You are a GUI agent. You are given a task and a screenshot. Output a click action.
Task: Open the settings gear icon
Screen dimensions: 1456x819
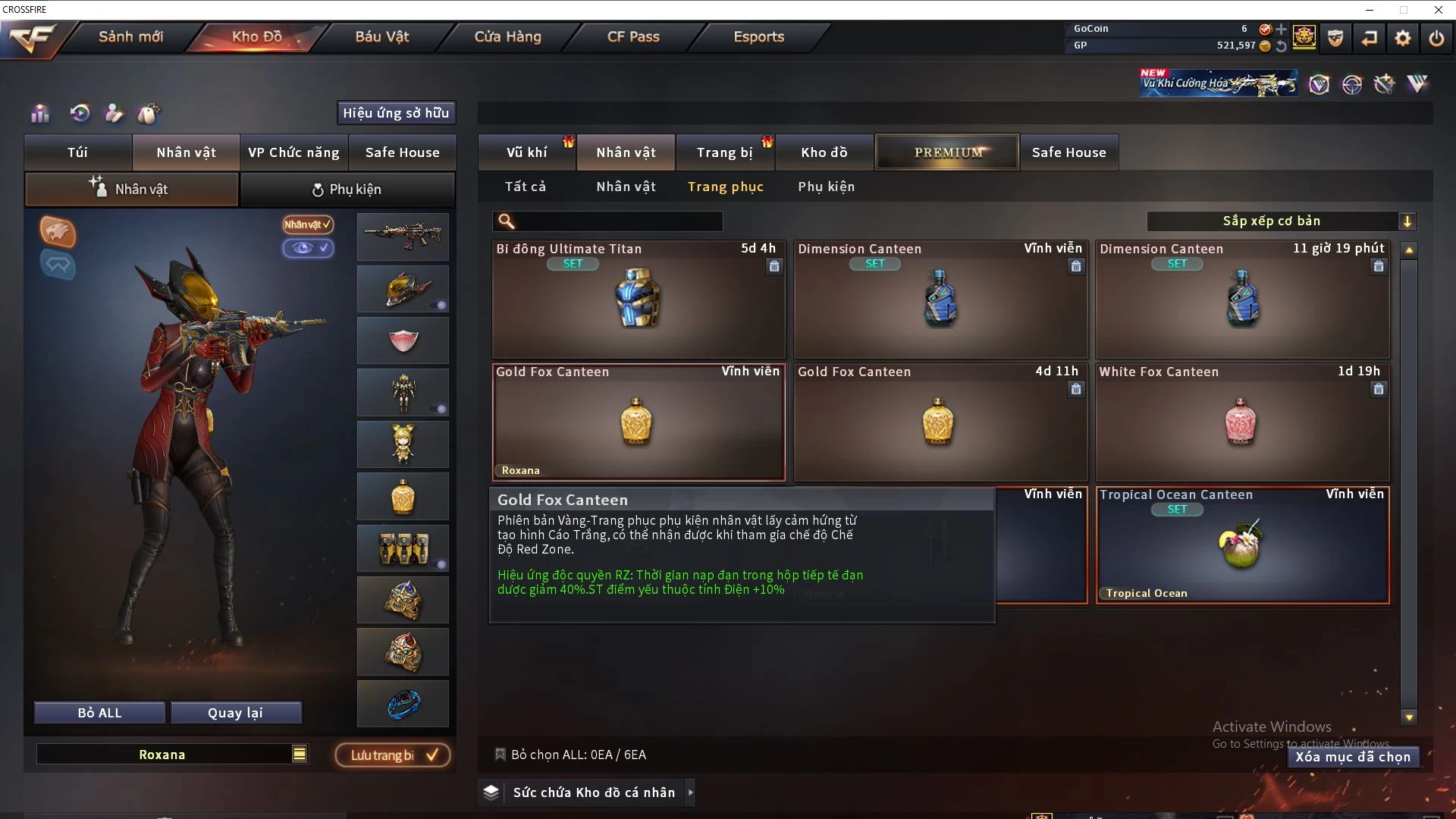1403,38
